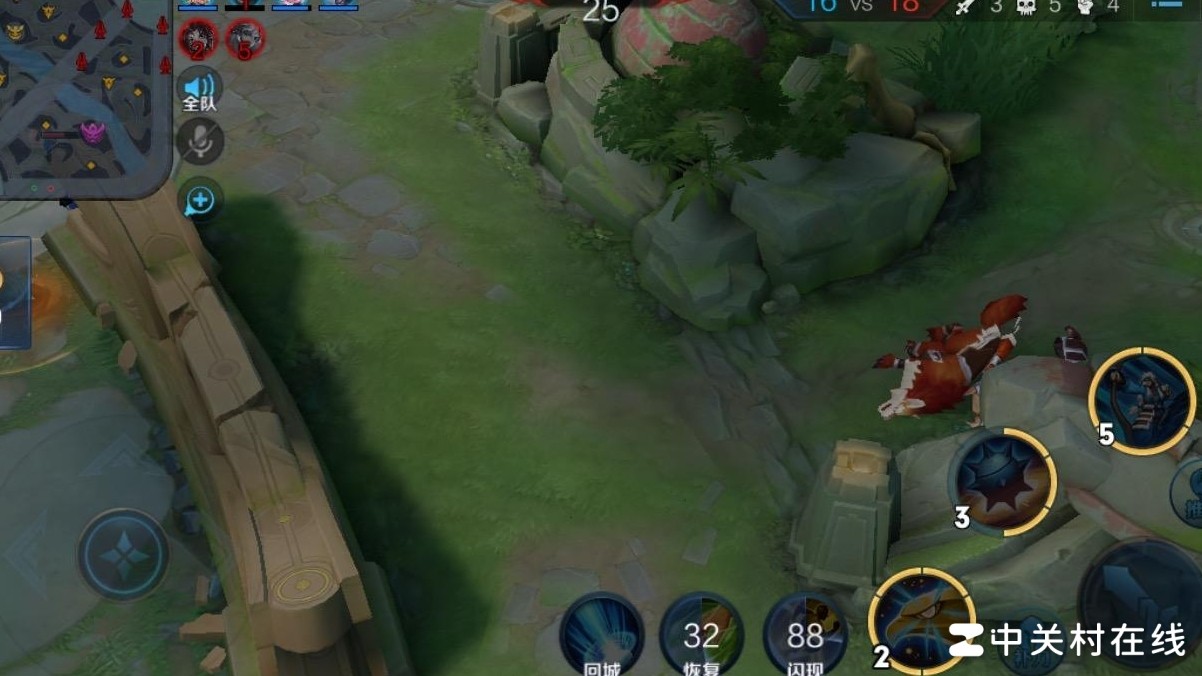This screenshot has width=1202, height=676.
Task: Fire the ultimate skill marked level 5
Action: coord(1142,402)
